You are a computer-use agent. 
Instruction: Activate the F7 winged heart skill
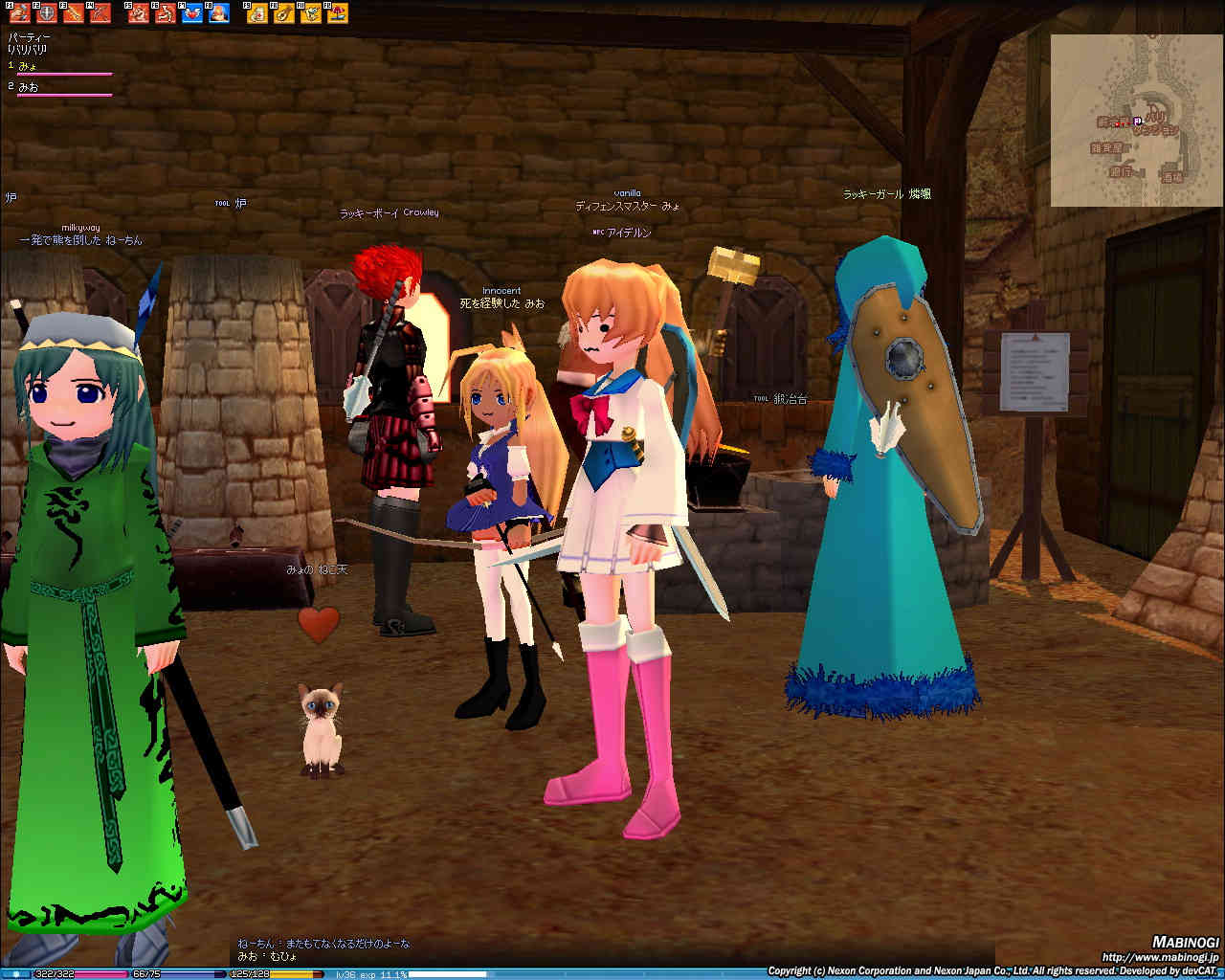click(192, 13)
